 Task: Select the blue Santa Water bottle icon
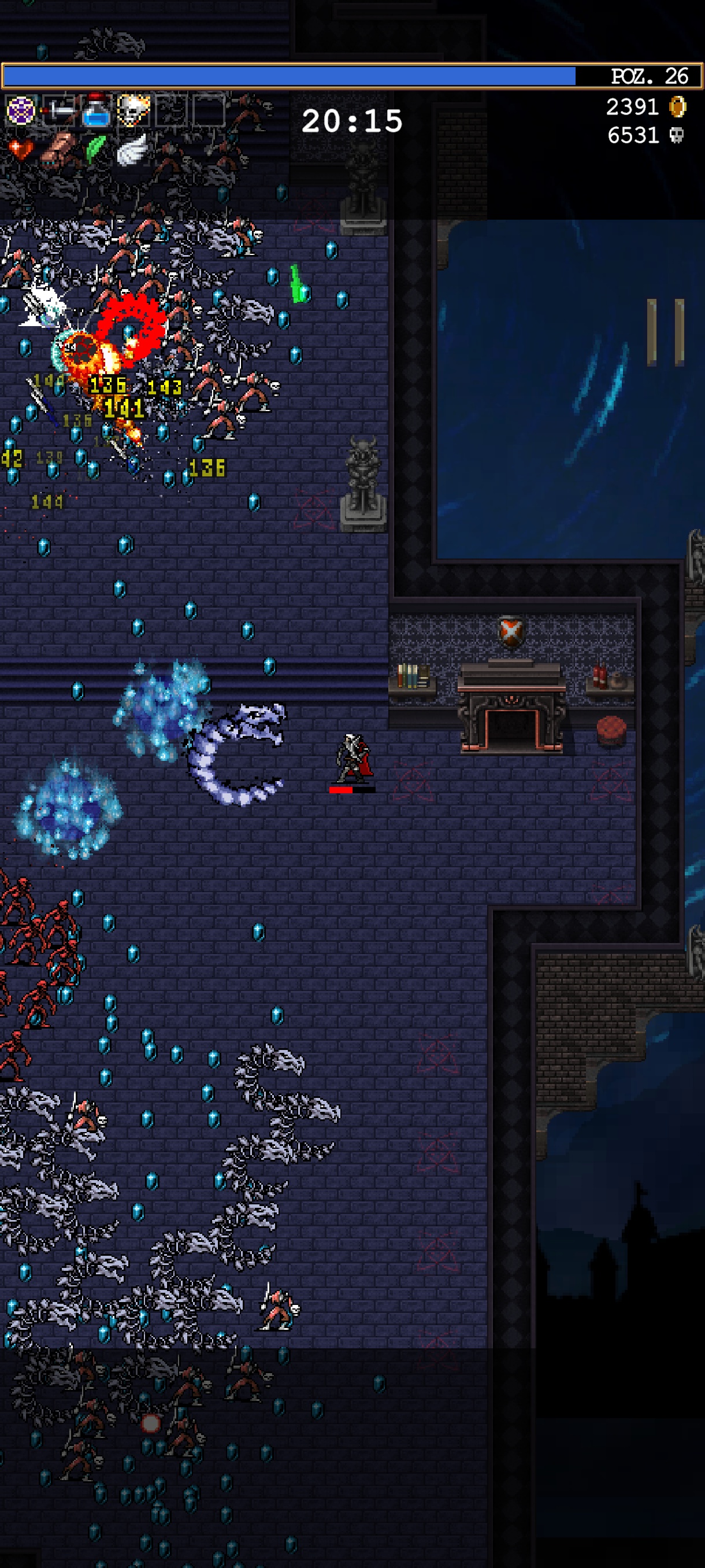pyautogui.click(x=96, y=111)
